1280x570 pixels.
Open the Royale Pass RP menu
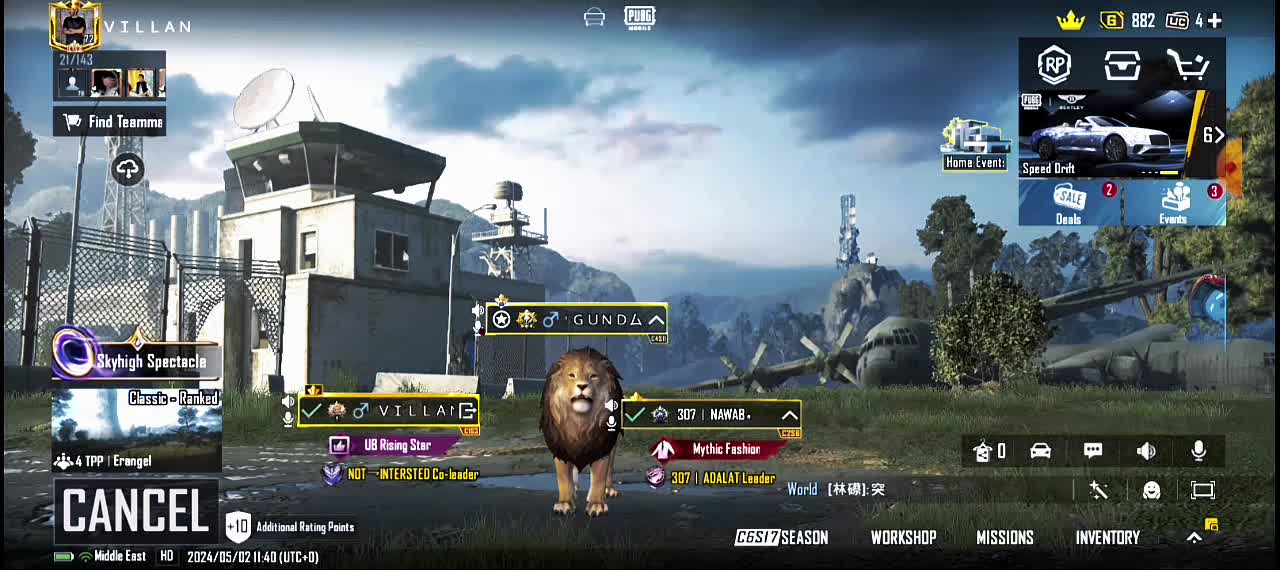1054,66
